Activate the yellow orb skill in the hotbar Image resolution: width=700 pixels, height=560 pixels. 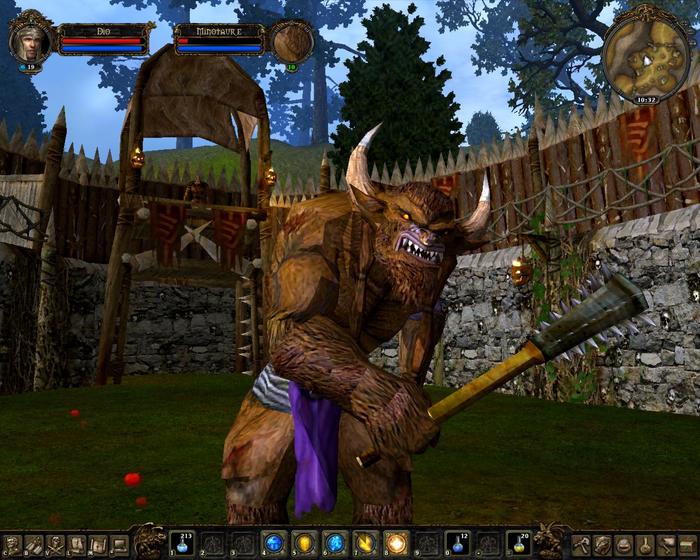[303, 544]
